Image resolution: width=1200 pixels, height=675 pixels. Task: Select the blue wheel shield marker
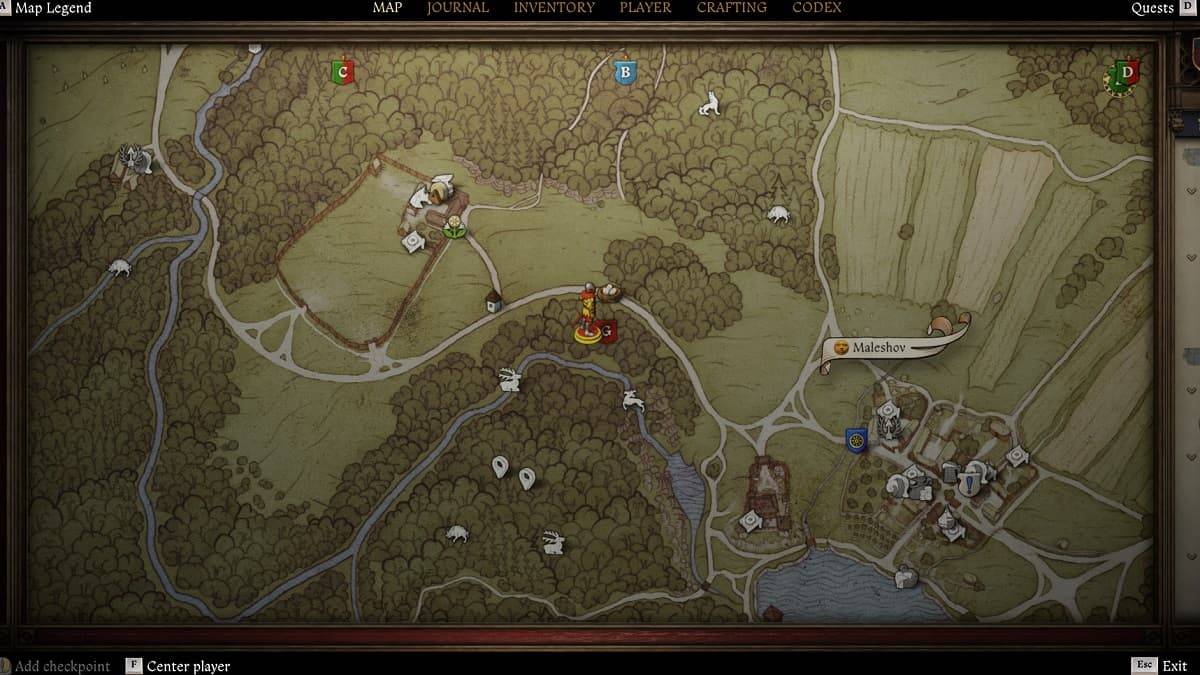855,439
